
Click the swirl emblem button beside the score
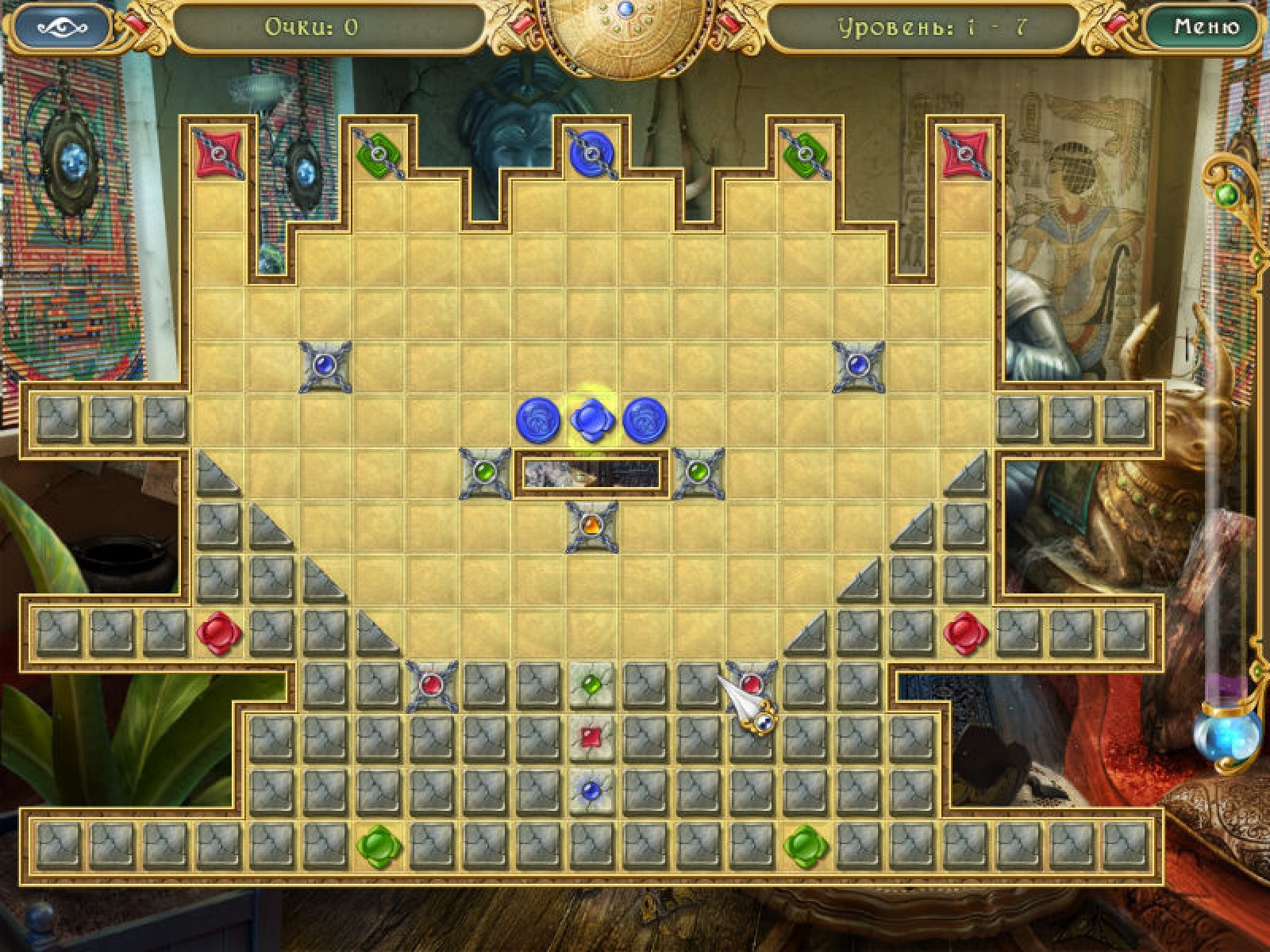coord(61,27)
